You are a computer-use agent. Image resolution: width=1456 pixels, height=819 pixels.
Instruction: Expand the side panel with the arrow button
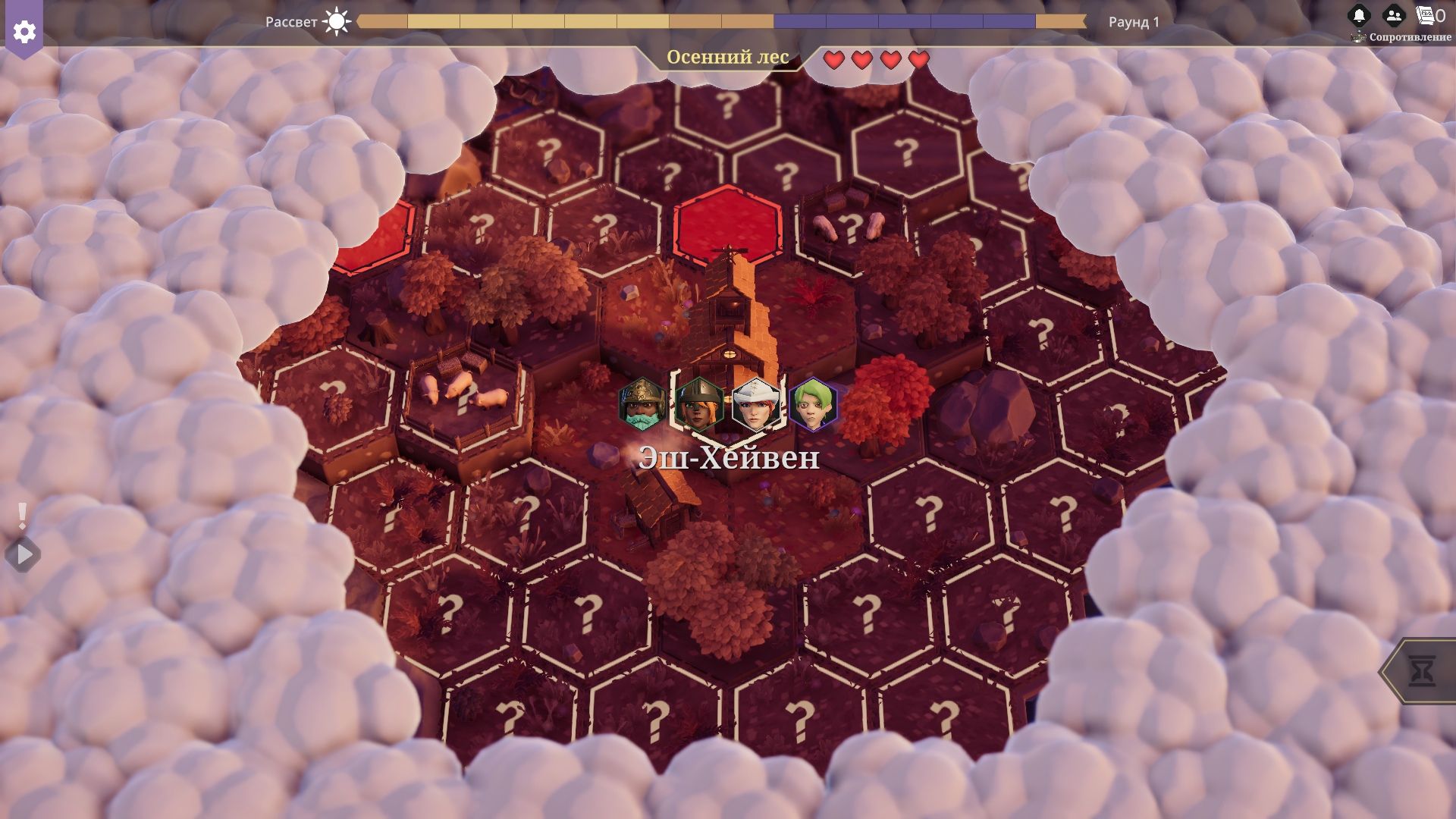click(24, 555)
